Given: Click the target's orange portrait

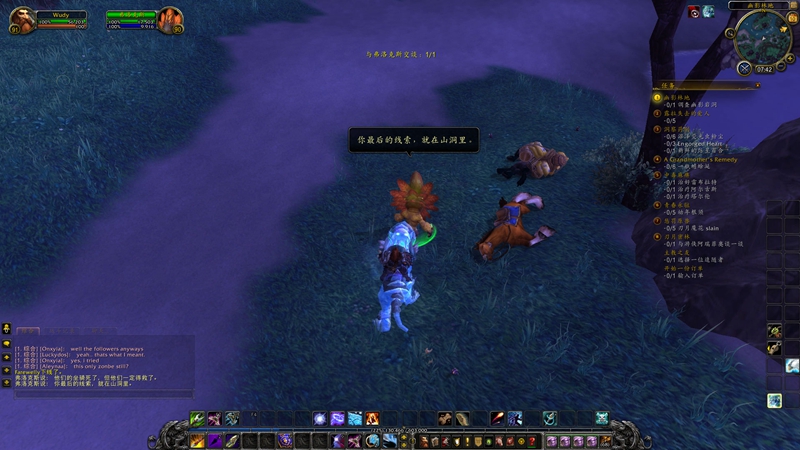Looking at the screenshot, I should 170,18.
